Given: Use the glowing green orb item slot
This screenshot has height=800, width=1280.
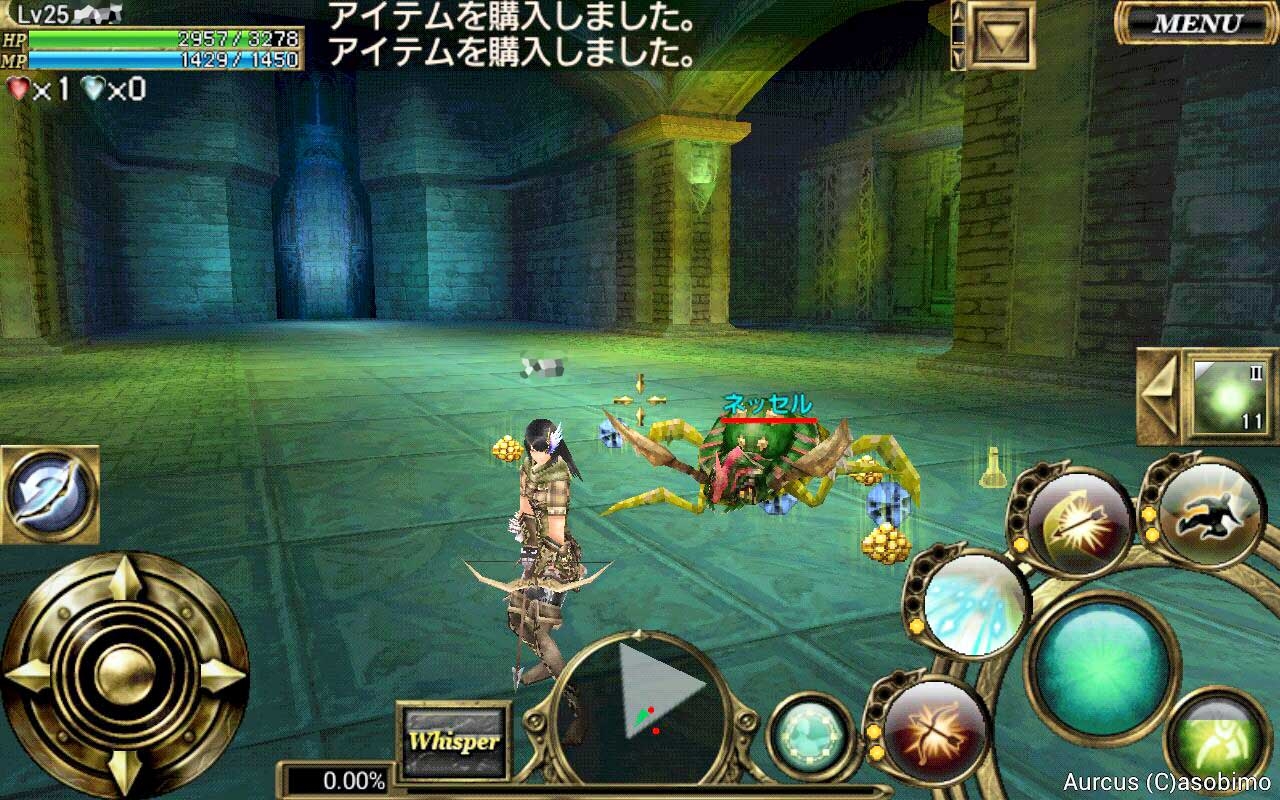Looking at the screenshot, I should click(1230, 396).
